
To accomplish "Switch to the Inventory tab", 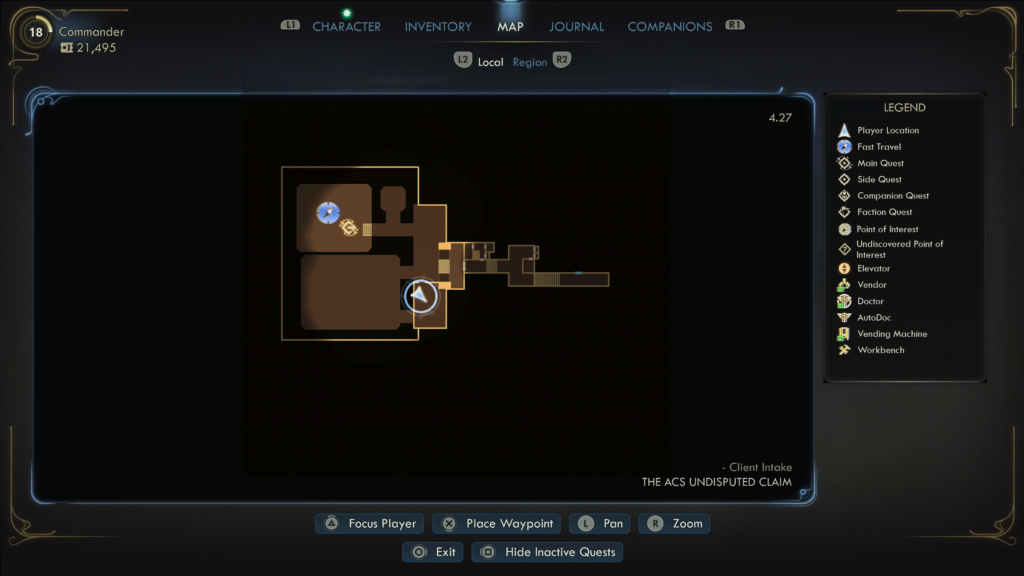I will click(438, 27).
